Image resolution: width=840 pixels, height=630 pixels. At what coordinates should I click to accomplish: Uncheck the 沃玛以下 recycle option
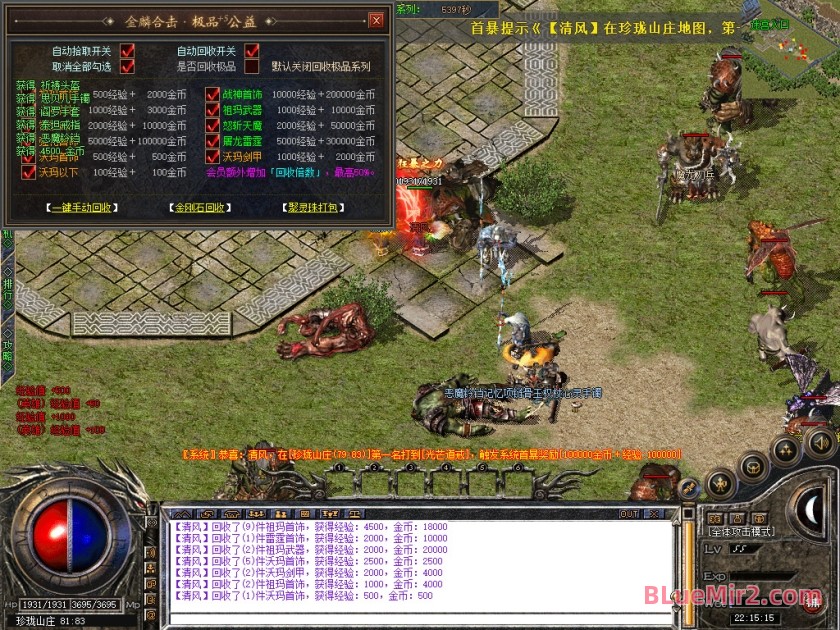click(x=28, y=173)
